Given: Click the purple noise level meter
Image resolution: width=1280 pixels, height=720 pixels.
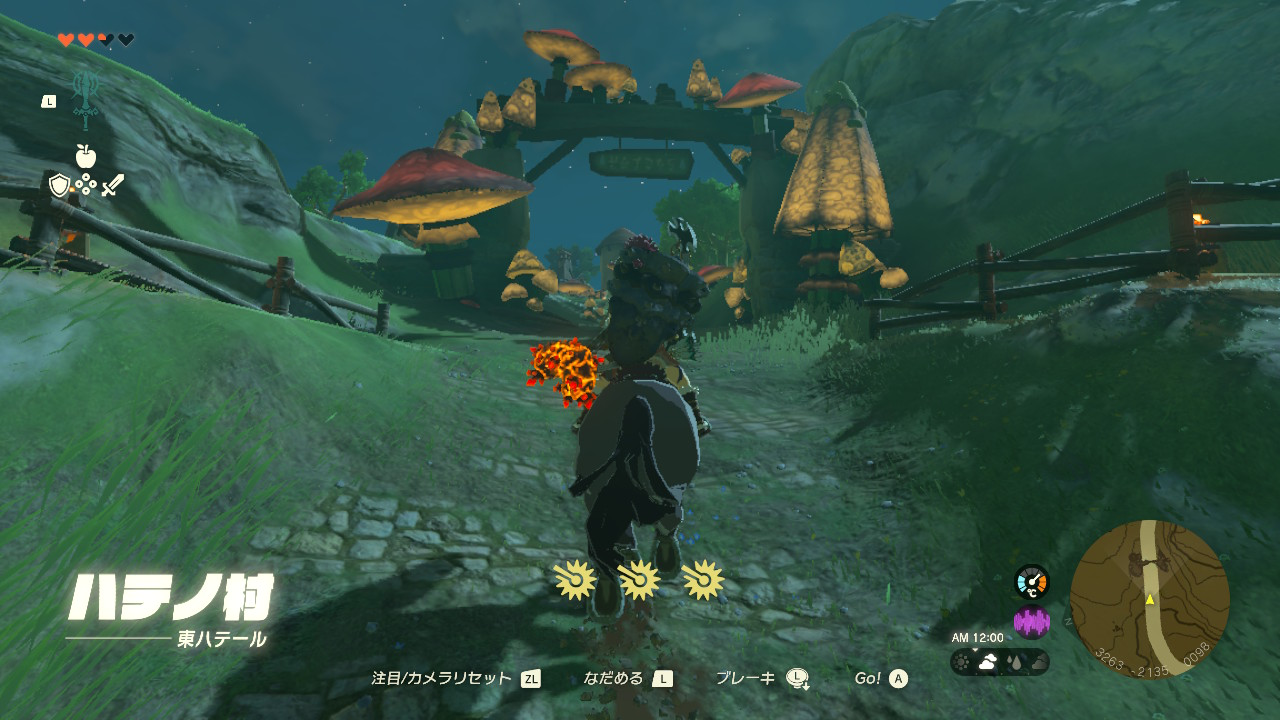Looking at the screenshot, I should pos(1032,622).
